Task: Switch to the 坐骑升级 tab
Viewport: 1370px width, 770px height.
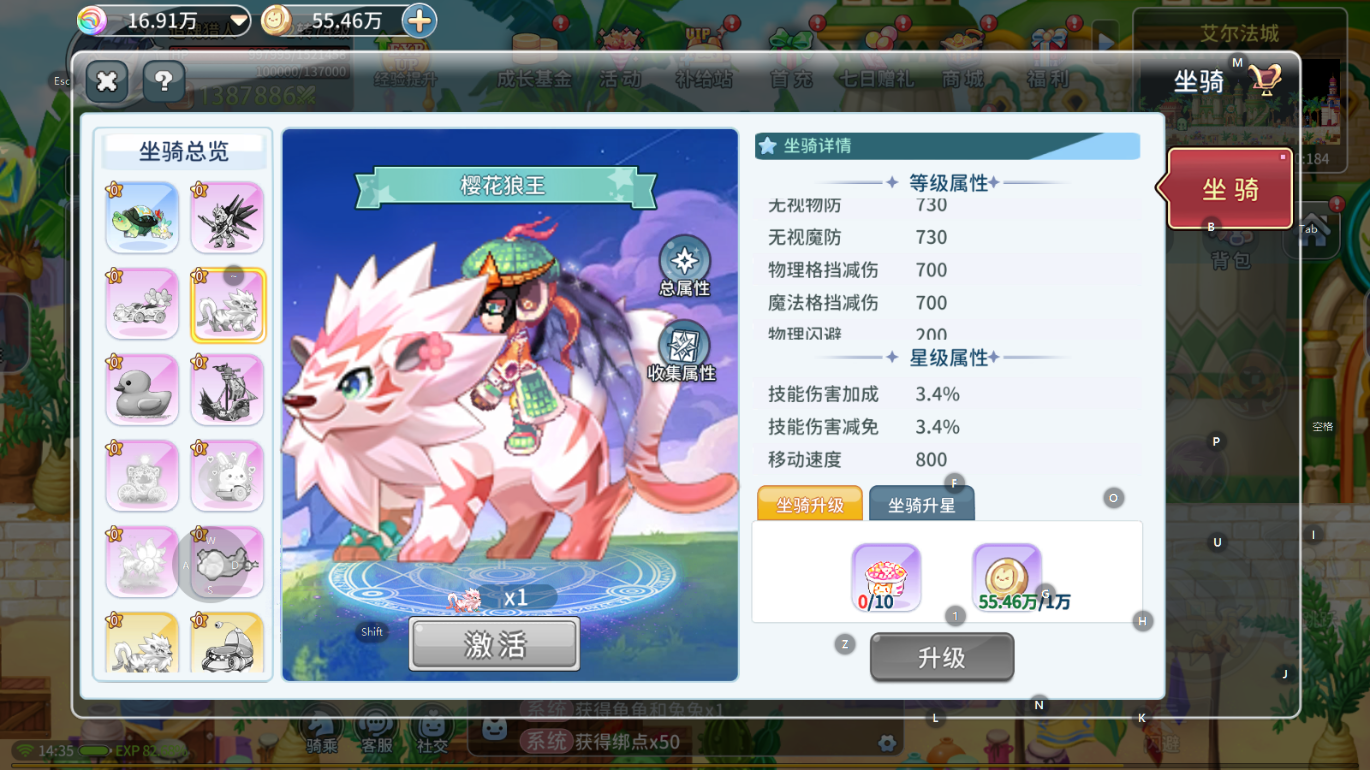Action: coord(808,505)
